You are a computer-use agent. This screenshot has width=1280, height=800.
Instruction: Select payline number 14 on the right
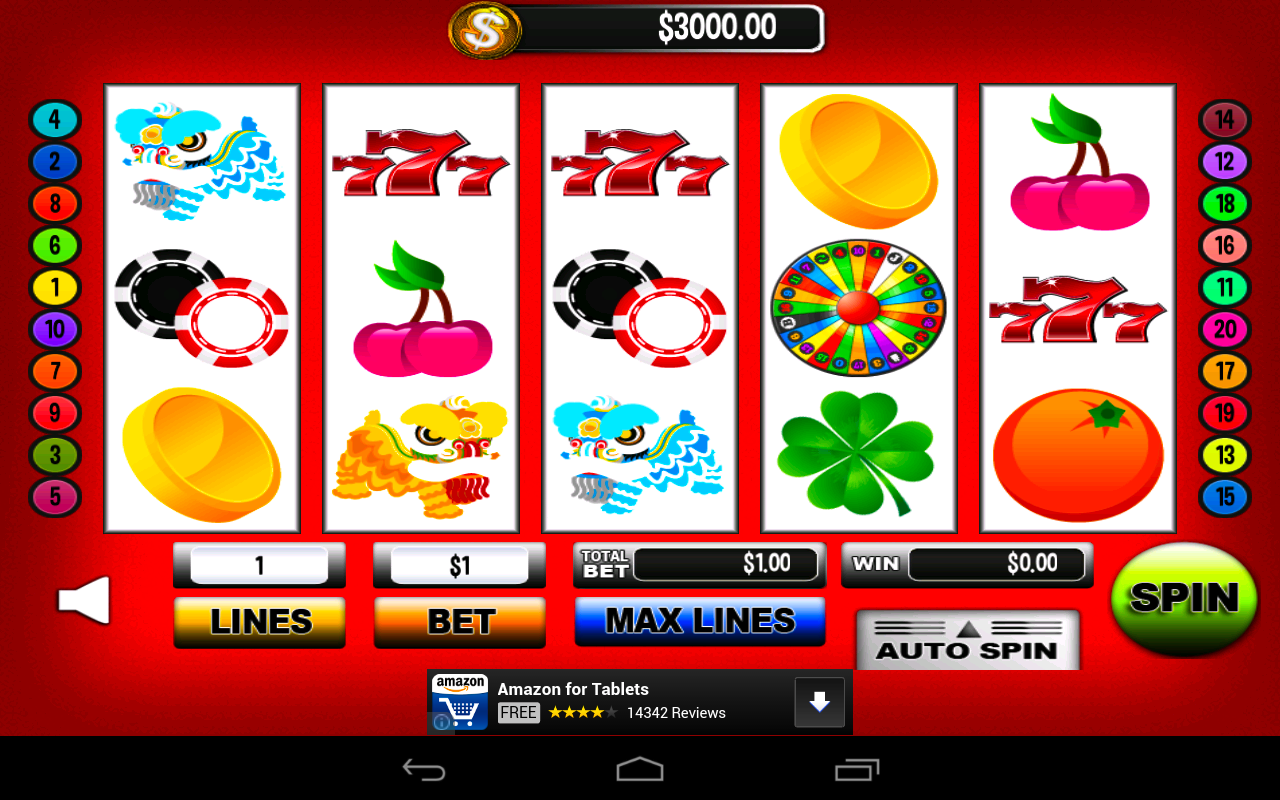point(1224,120)
